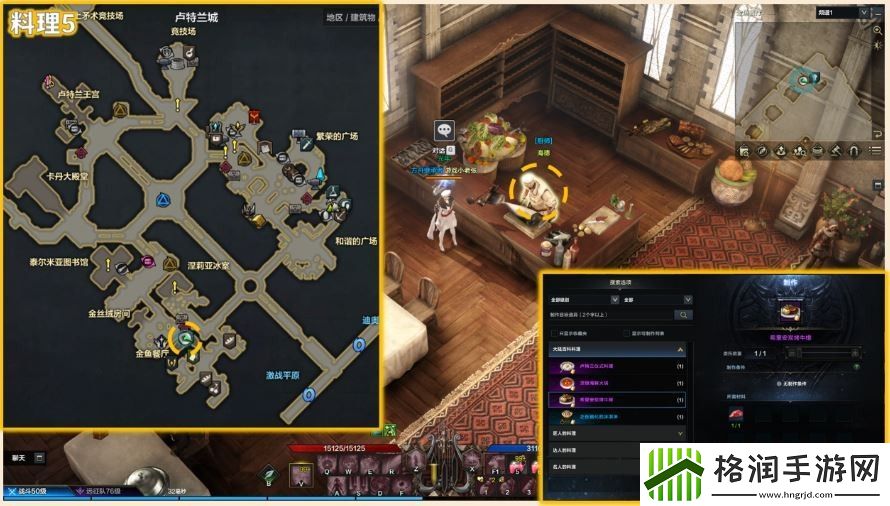The height and width of the screenshot is (506, 890).
Task: Click the auction gavel icon under the minimap
Action: pos(833,151)
